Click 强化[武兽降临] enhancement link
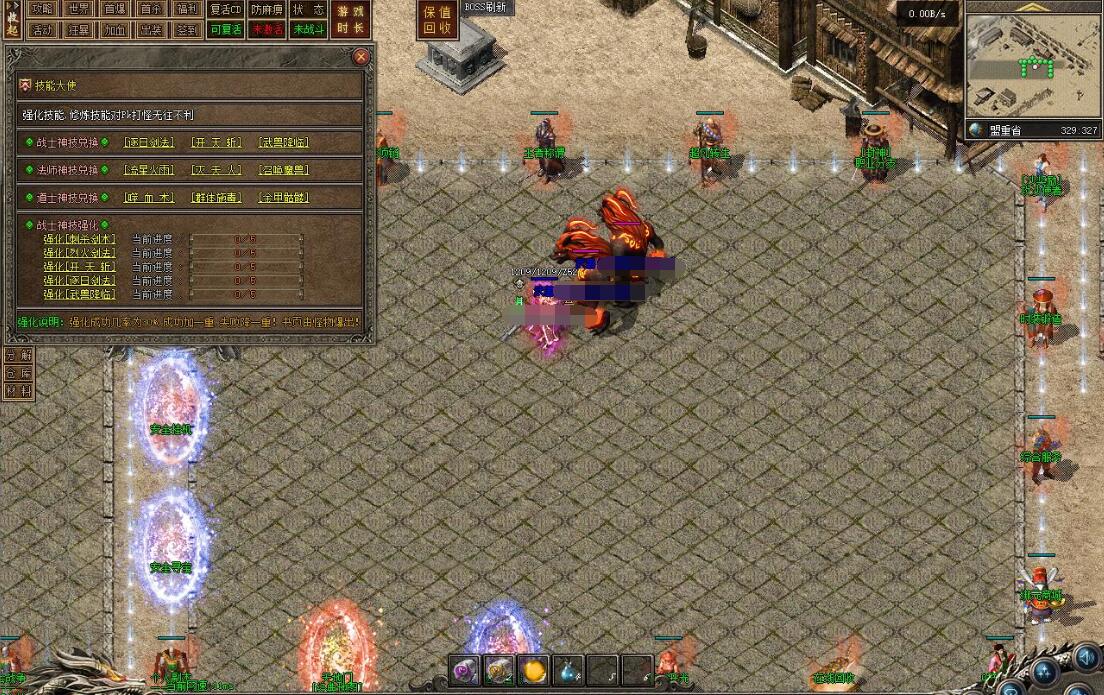The height and width of the screenshot is (695, 1104). tap(79, 295)
